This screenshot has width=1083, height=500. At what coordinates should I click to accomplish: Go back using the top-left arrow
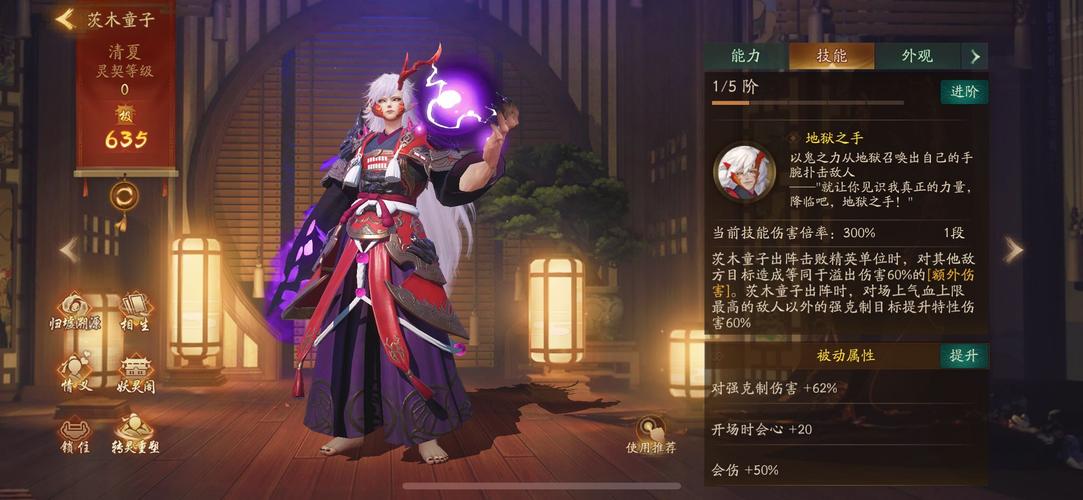coord(66,19)
